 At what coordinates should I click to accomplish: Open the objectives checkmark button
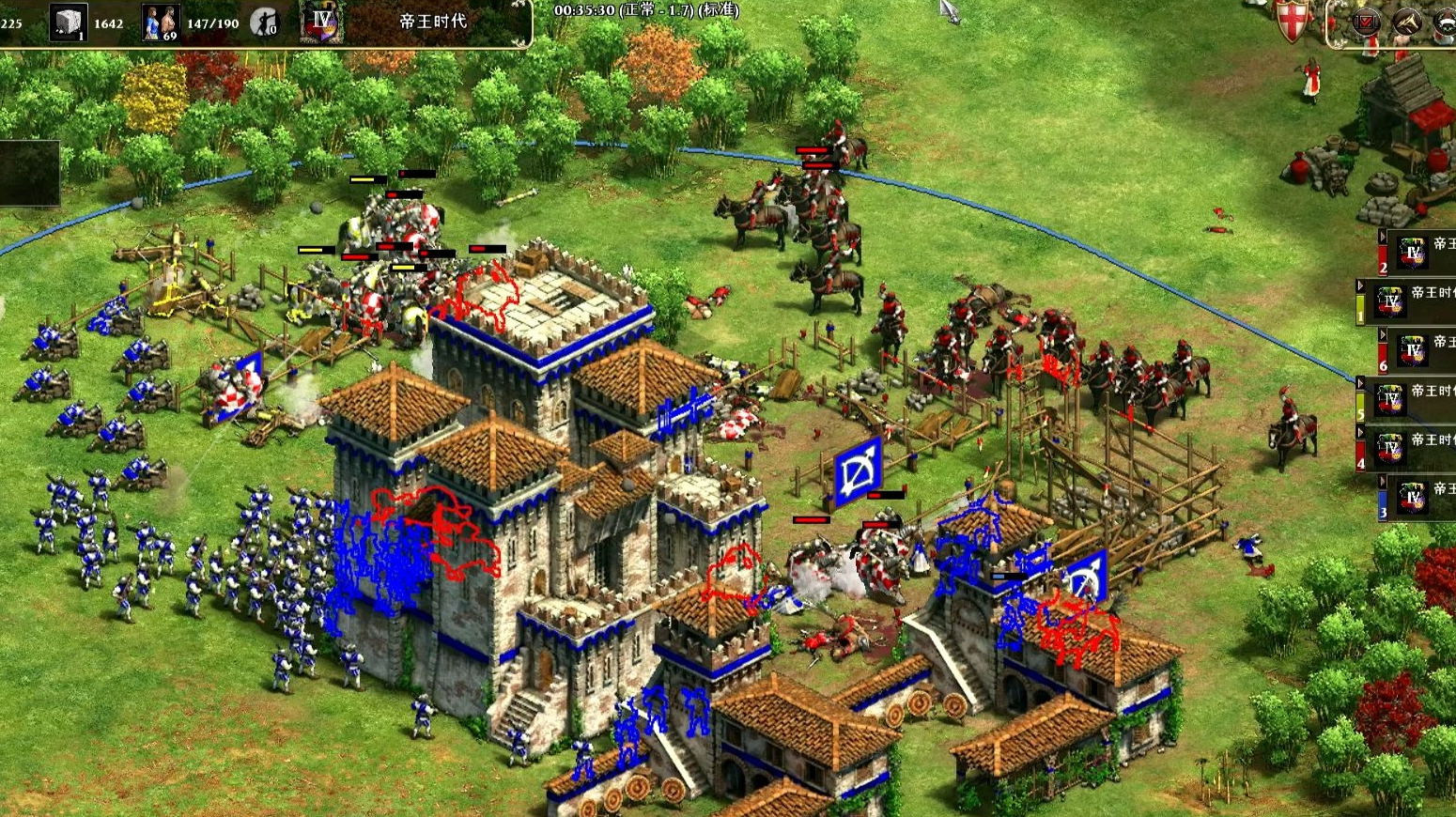[x=1365, y=22]
